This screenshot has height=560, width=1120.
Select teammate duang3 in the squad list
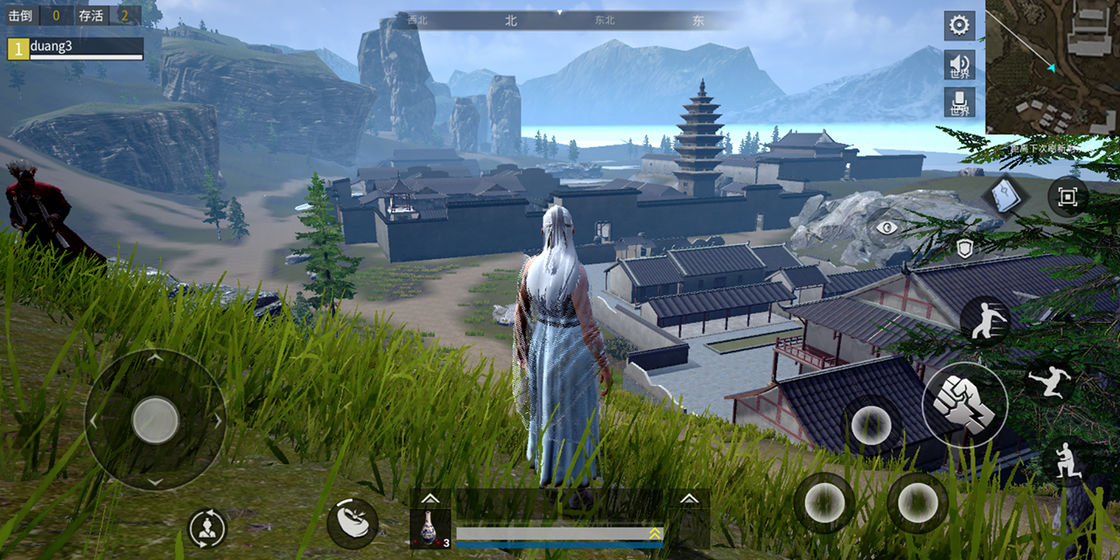click(x=75, y=48)
